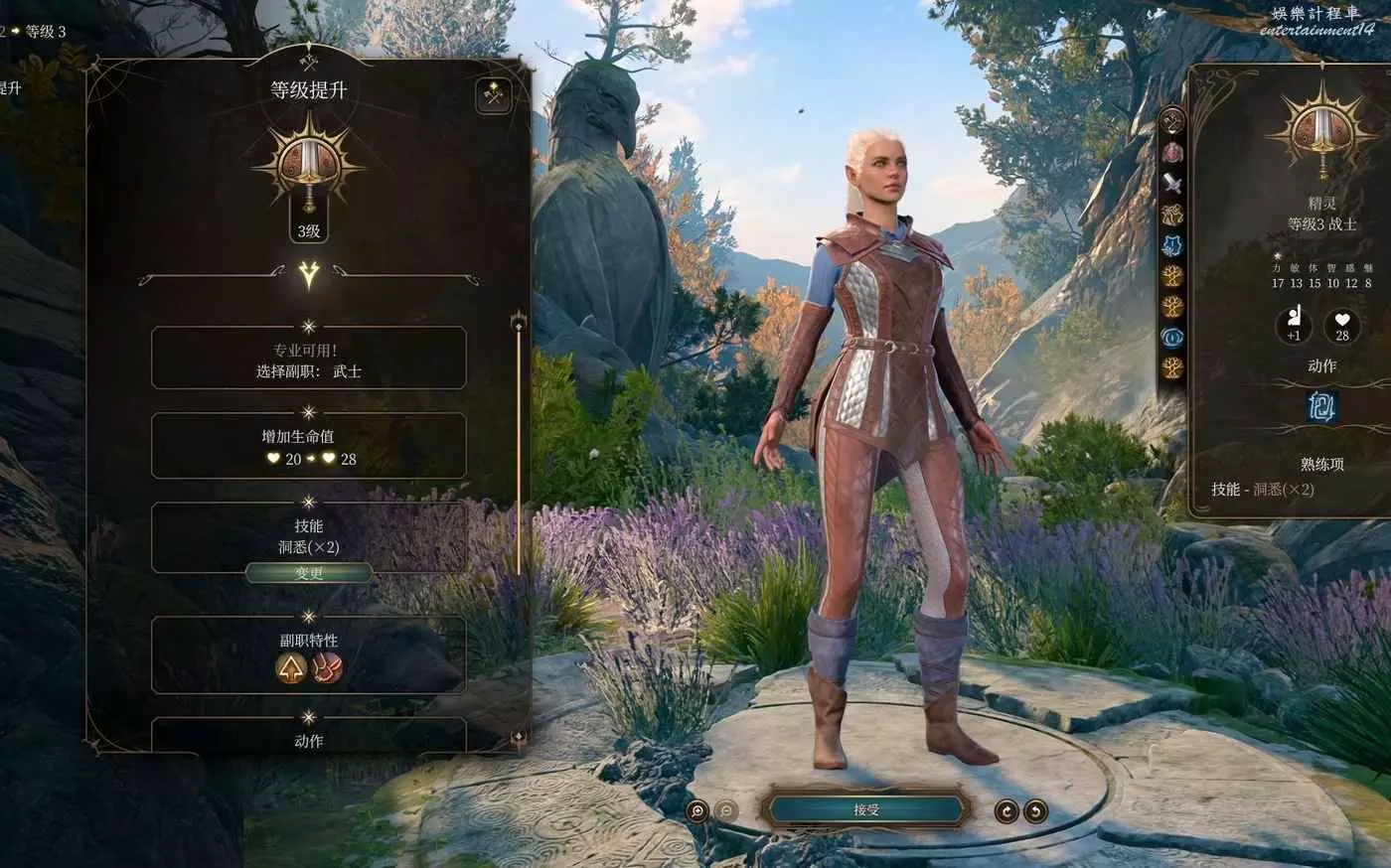
Task: Click the level-up panel scrollbar
Action: coord(518,447)
